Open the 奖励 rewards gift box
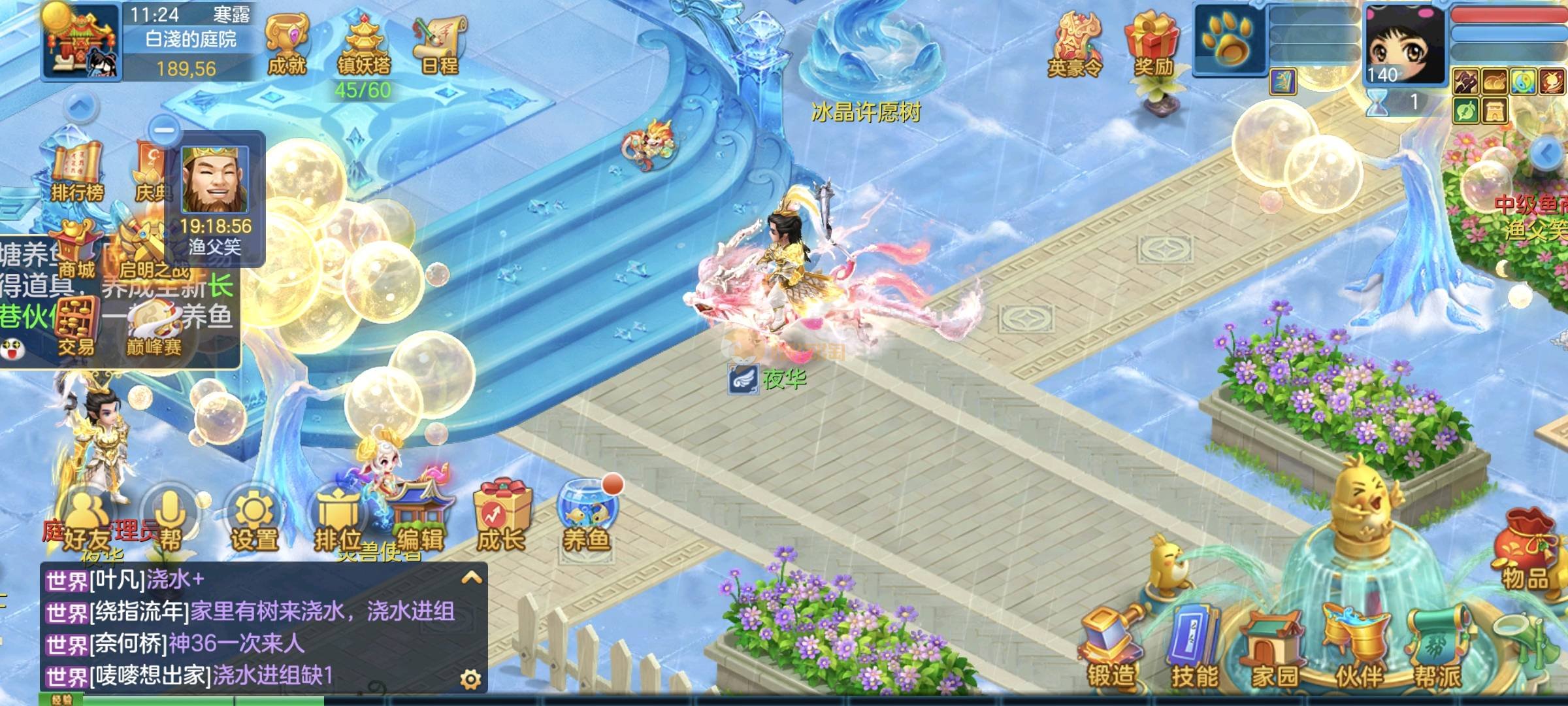The width and height of the screenshot is (1568, 706). [1152, 46]
